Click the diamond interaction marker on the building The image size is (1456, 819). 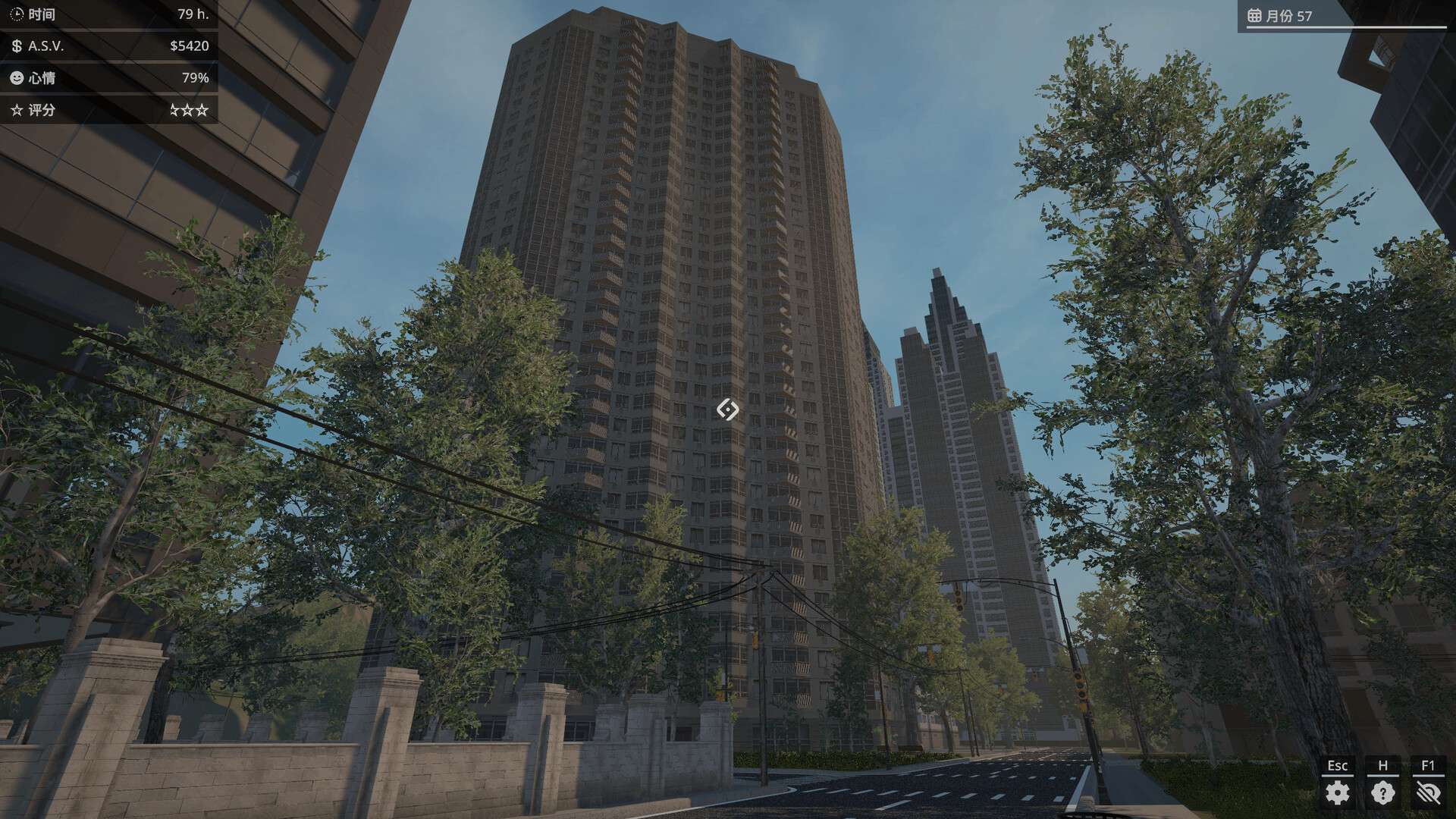tap(727, 411)
